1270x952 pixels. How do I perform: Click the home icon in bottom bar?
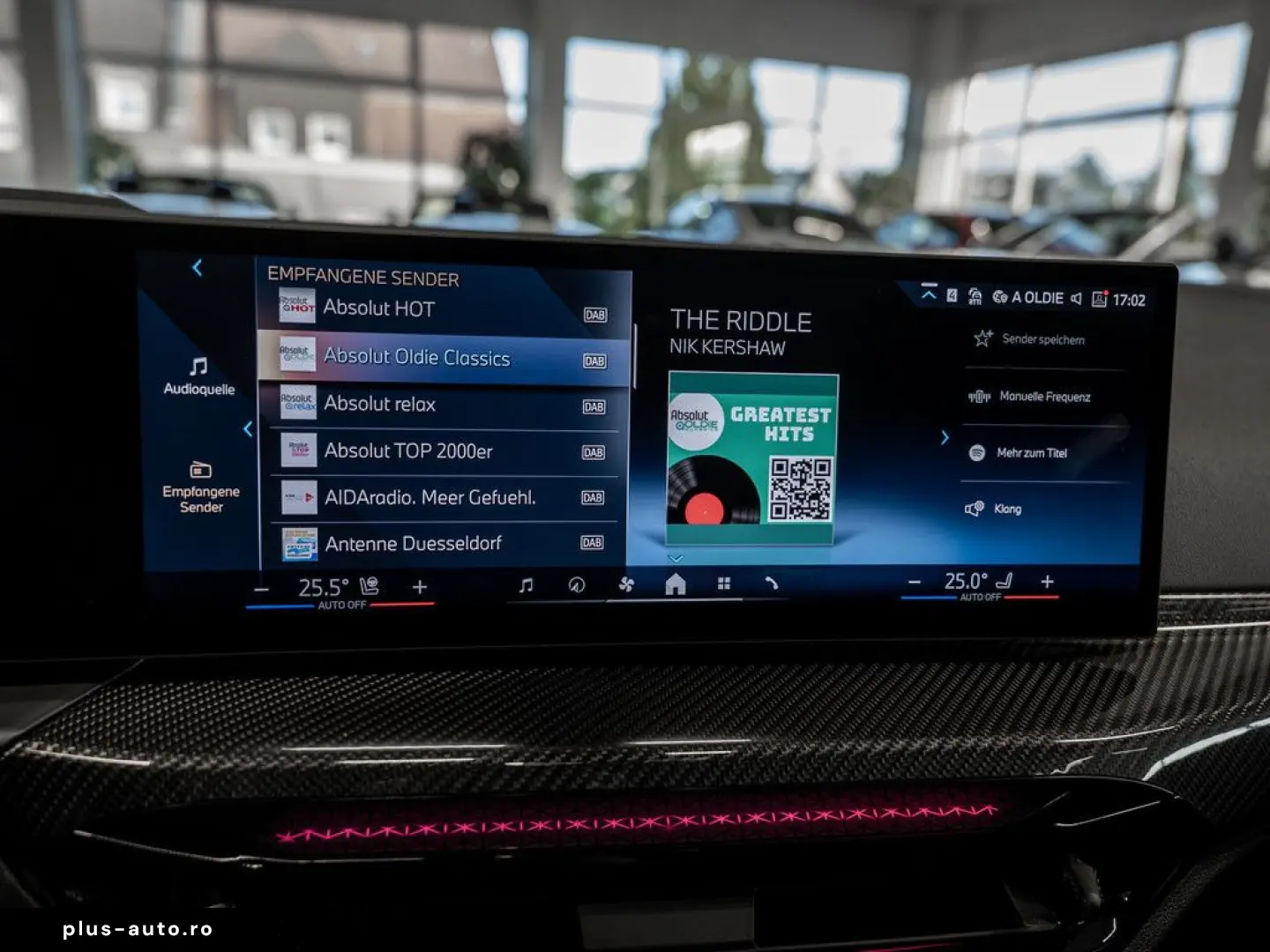676,584
